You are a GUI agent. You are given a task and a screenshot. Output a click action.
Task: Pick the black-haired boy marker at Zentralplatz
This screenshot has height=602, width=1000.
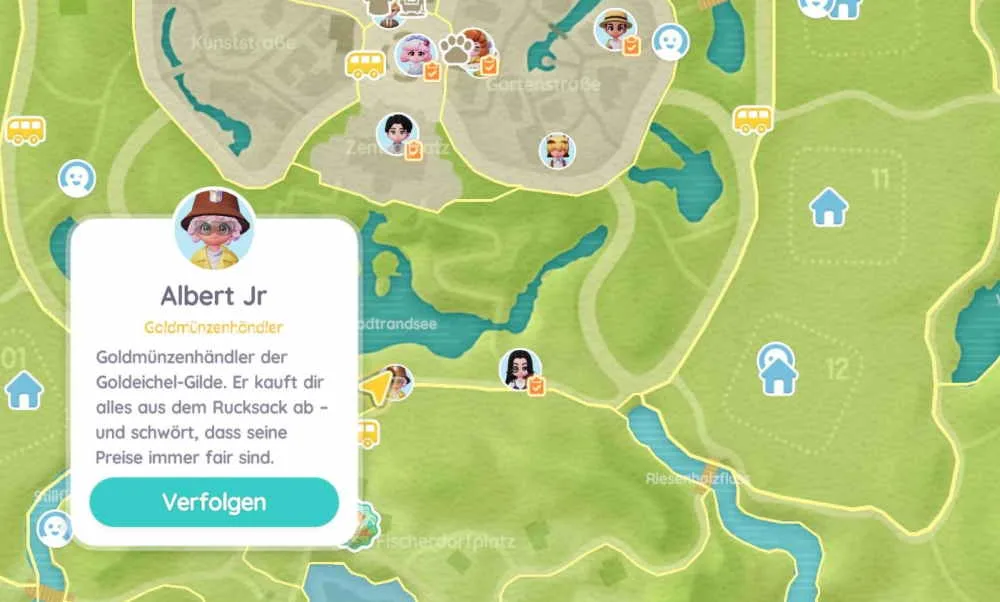396,133
